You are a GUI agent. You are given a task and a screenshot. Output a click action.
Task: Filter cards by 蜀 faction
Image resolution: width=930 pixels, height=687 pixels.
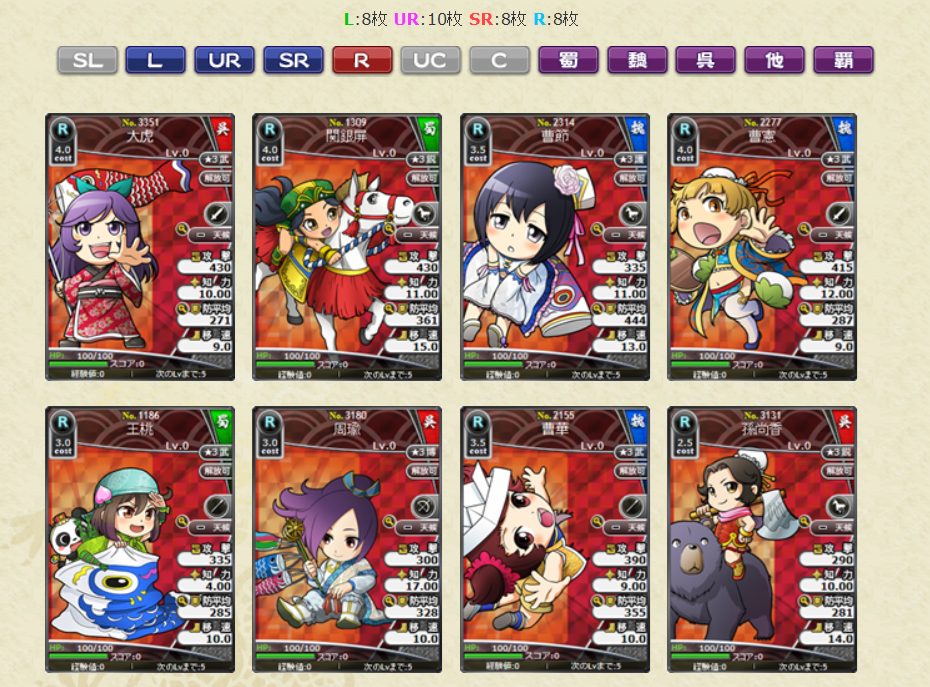coord(568,60)
